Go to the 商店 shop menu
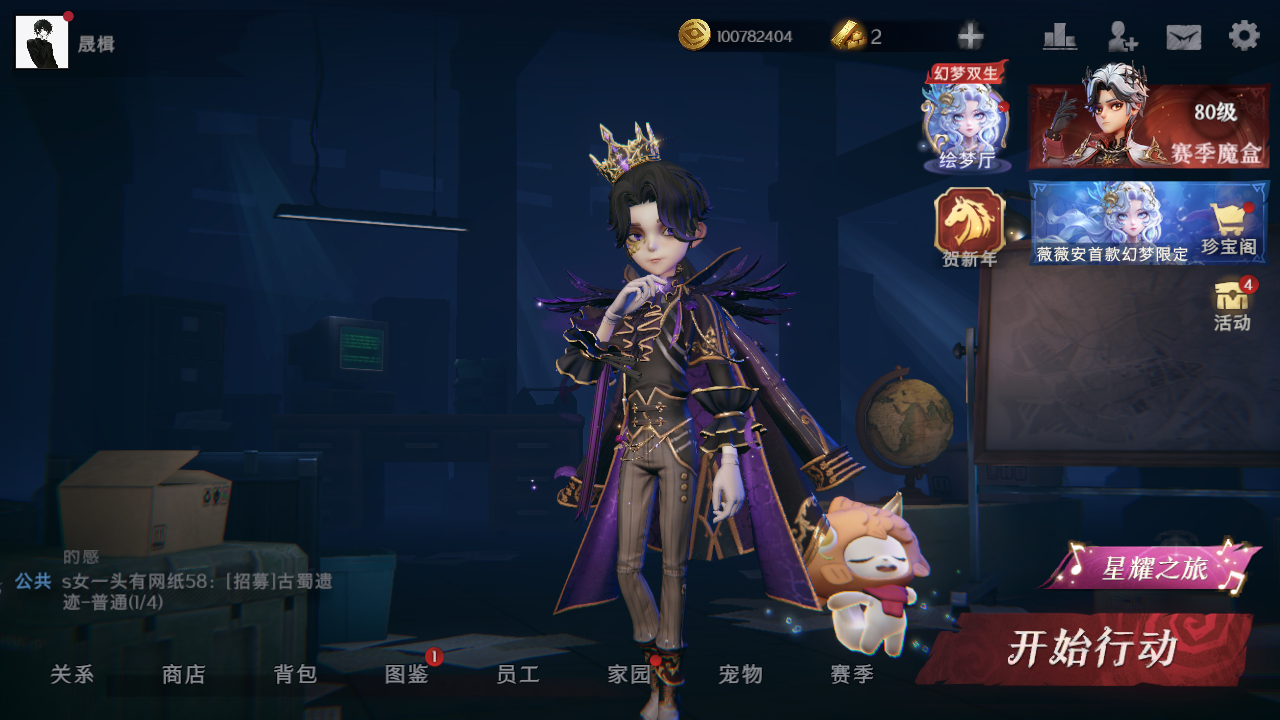The width and height of the screenshot is (1280, 720). (x=184, y=675)
